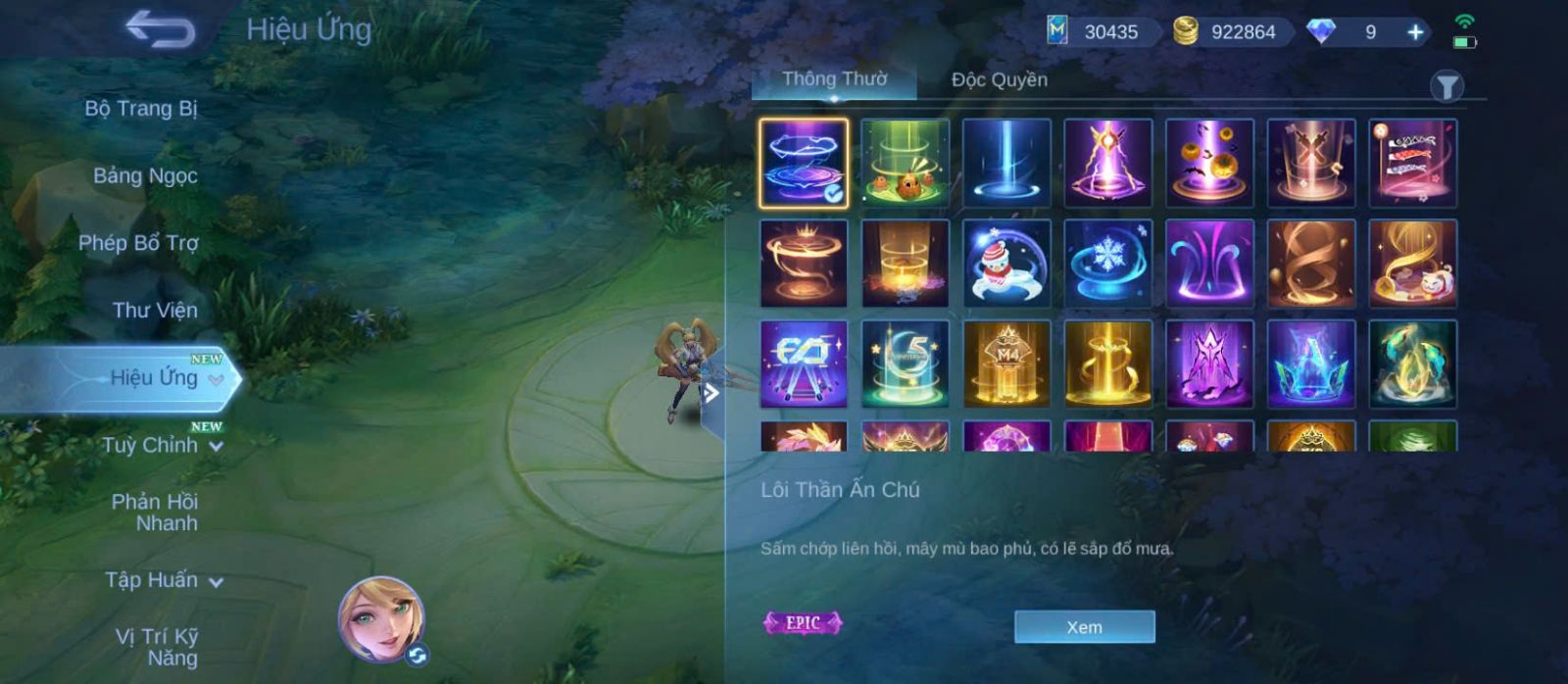Open the Phép Bổ Trợ section
Image resolution: width=1568 pixels, height=684 pixels.
tap(138, 243)
